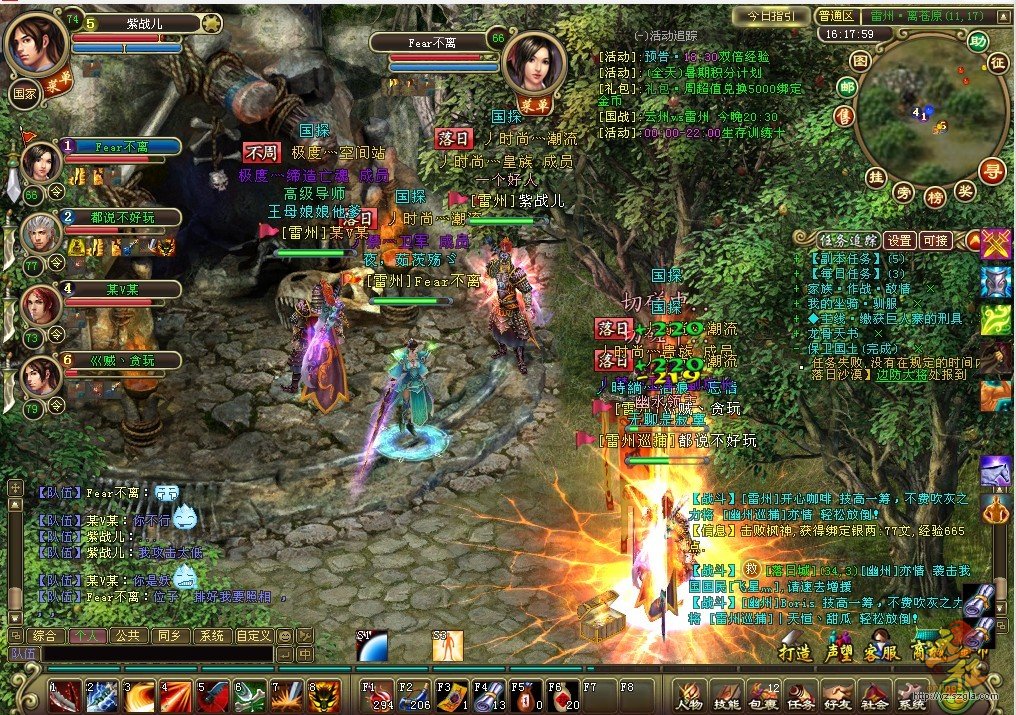Screen dimensions: 1016x715
Task: Open the 人物 character menu
Action: click(x=688, y=694)
